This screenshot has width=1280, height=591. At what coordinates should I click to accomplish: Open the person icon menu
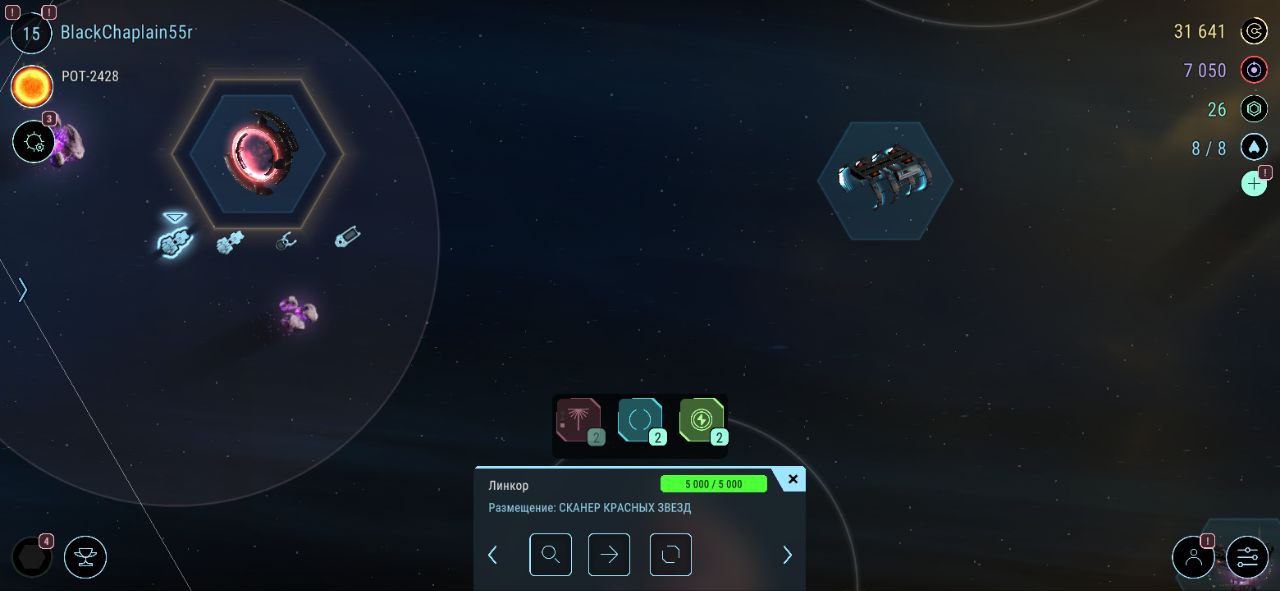[1193, 557]
